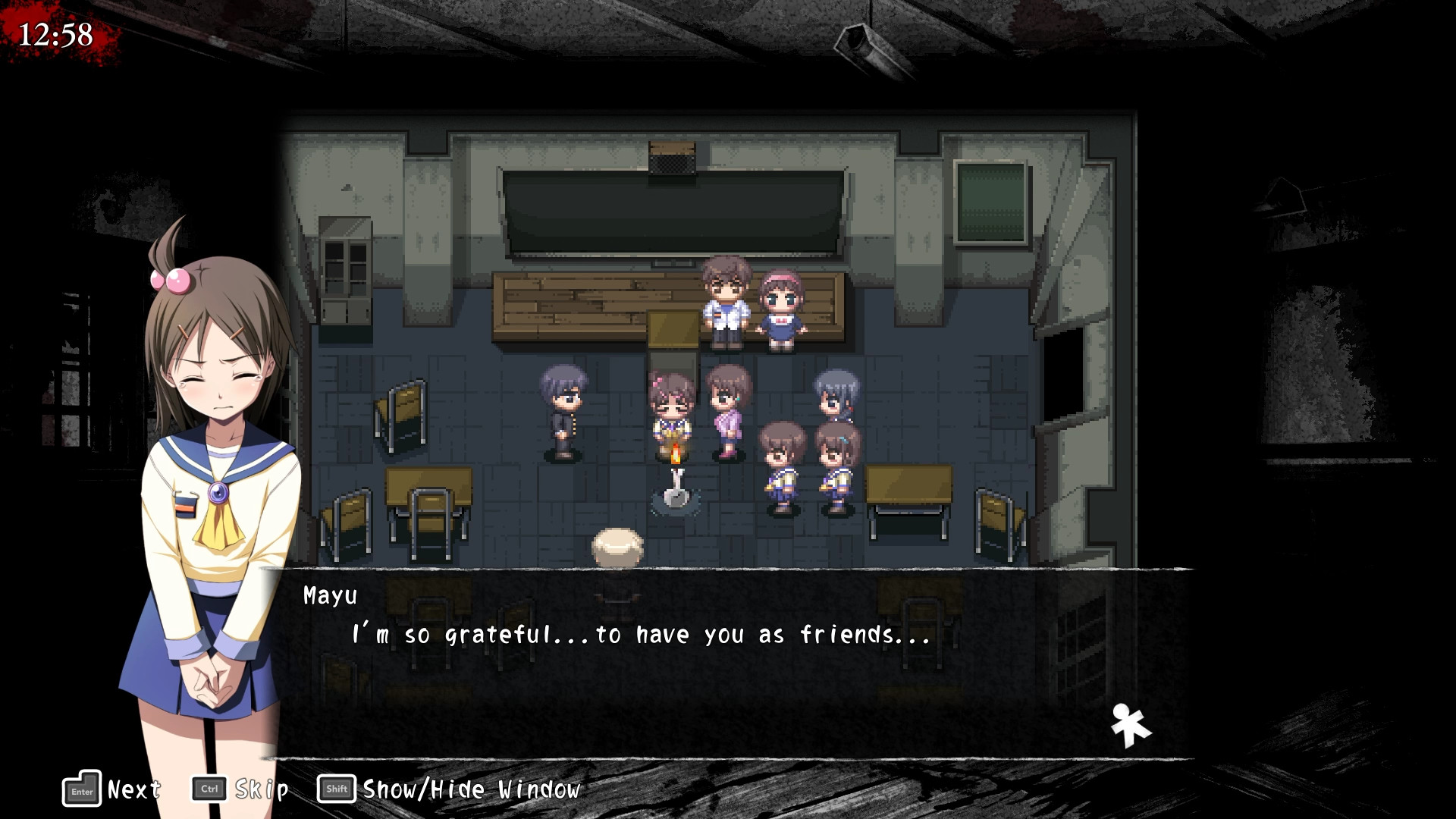Click the Shift key icon
The width and height of the screenshot is (1456, 819).
coord(335,789)
